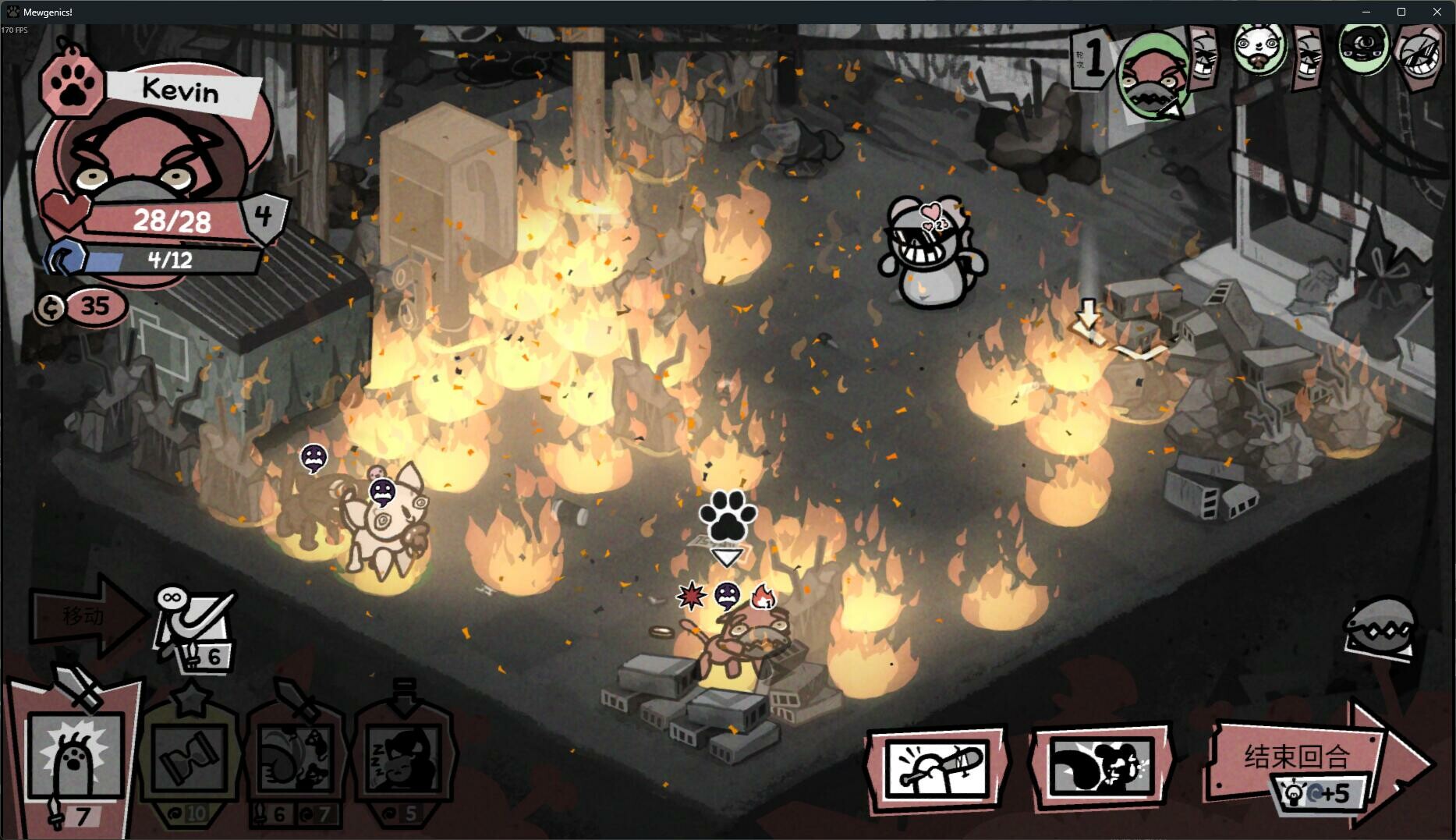Use the sleeping cat ability

405,758
